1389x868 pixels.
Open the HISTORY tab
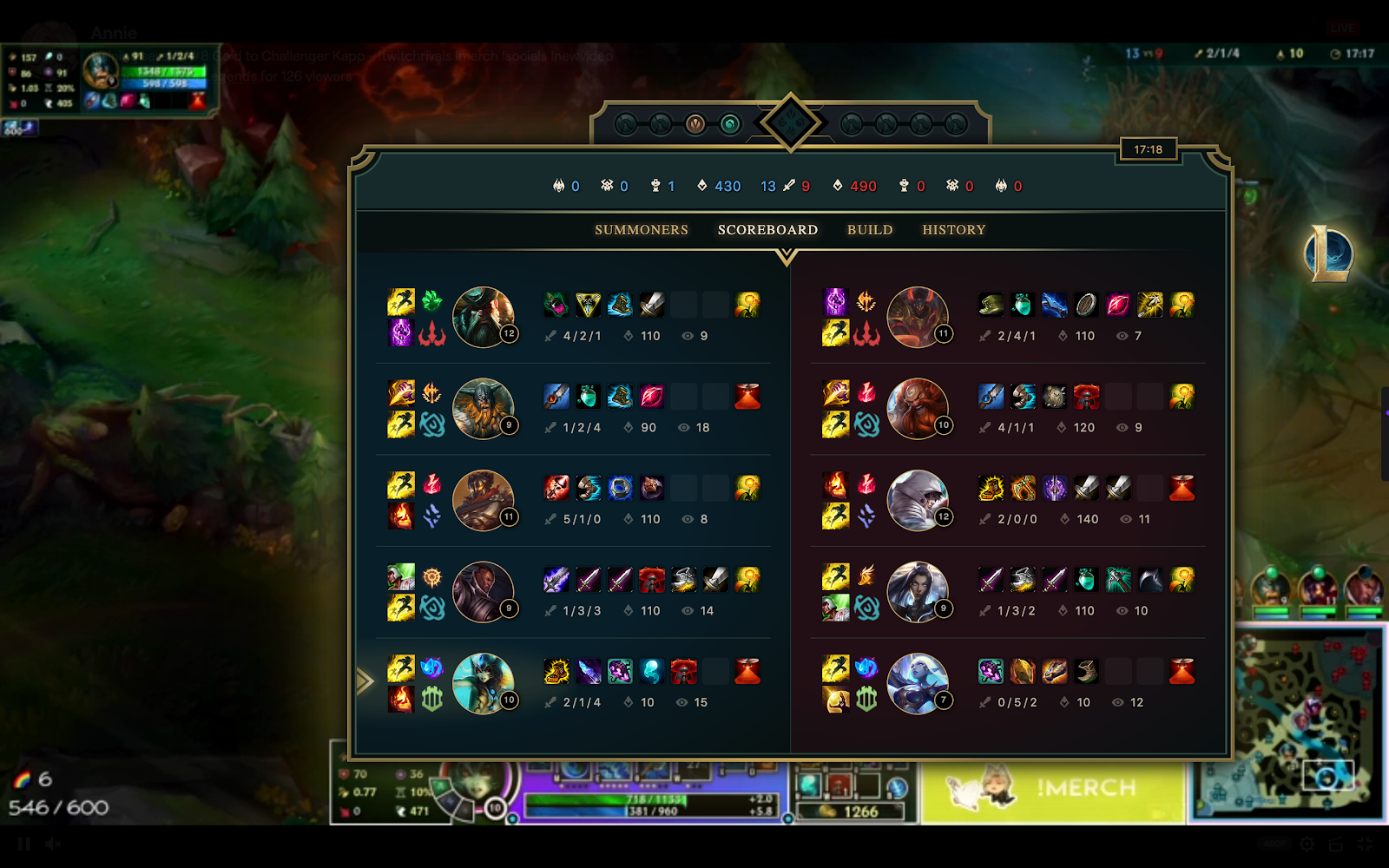tap(953, 230)
